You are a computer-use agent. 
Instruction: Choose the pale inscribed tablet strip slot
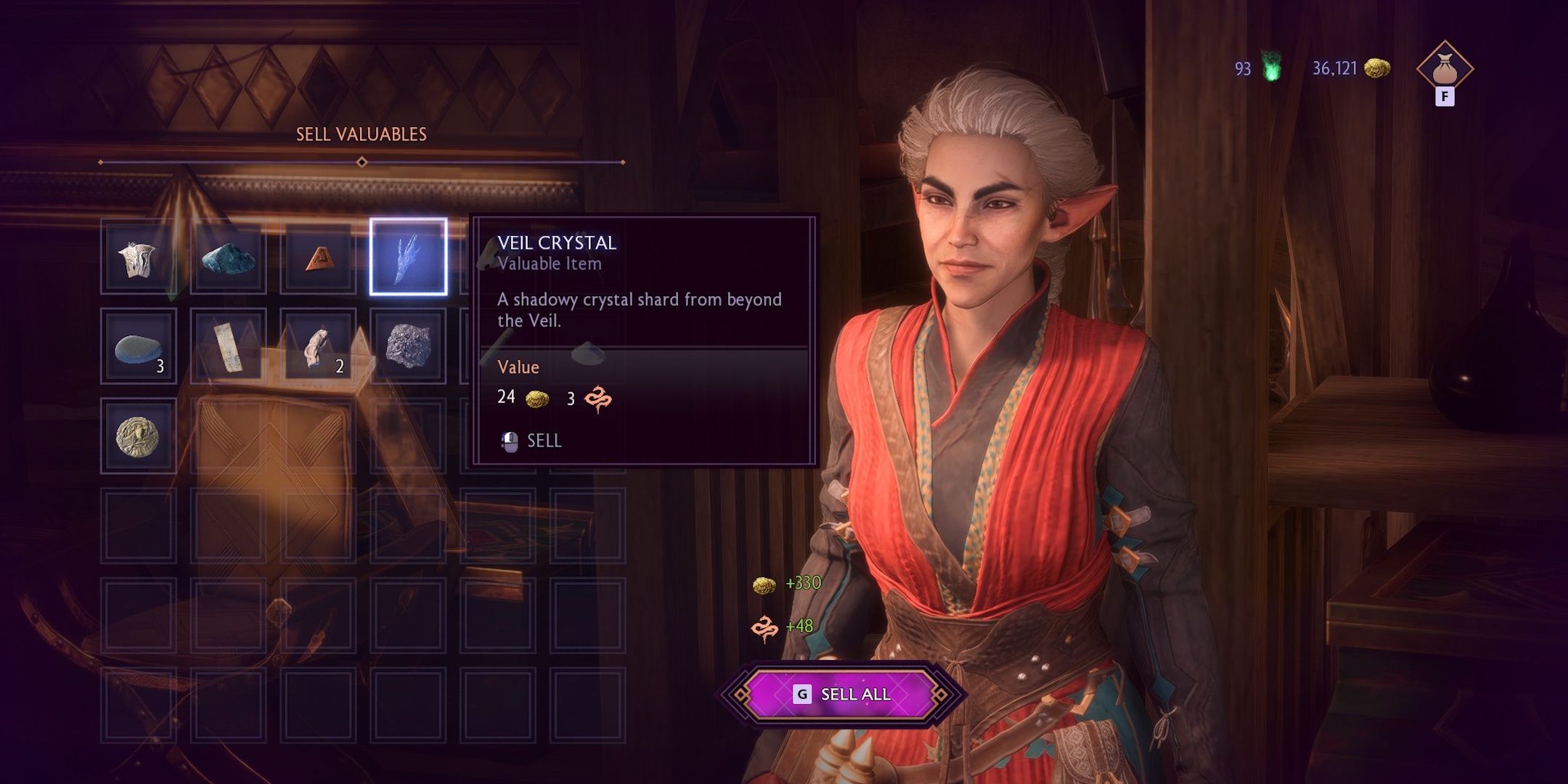click(228, 347)
